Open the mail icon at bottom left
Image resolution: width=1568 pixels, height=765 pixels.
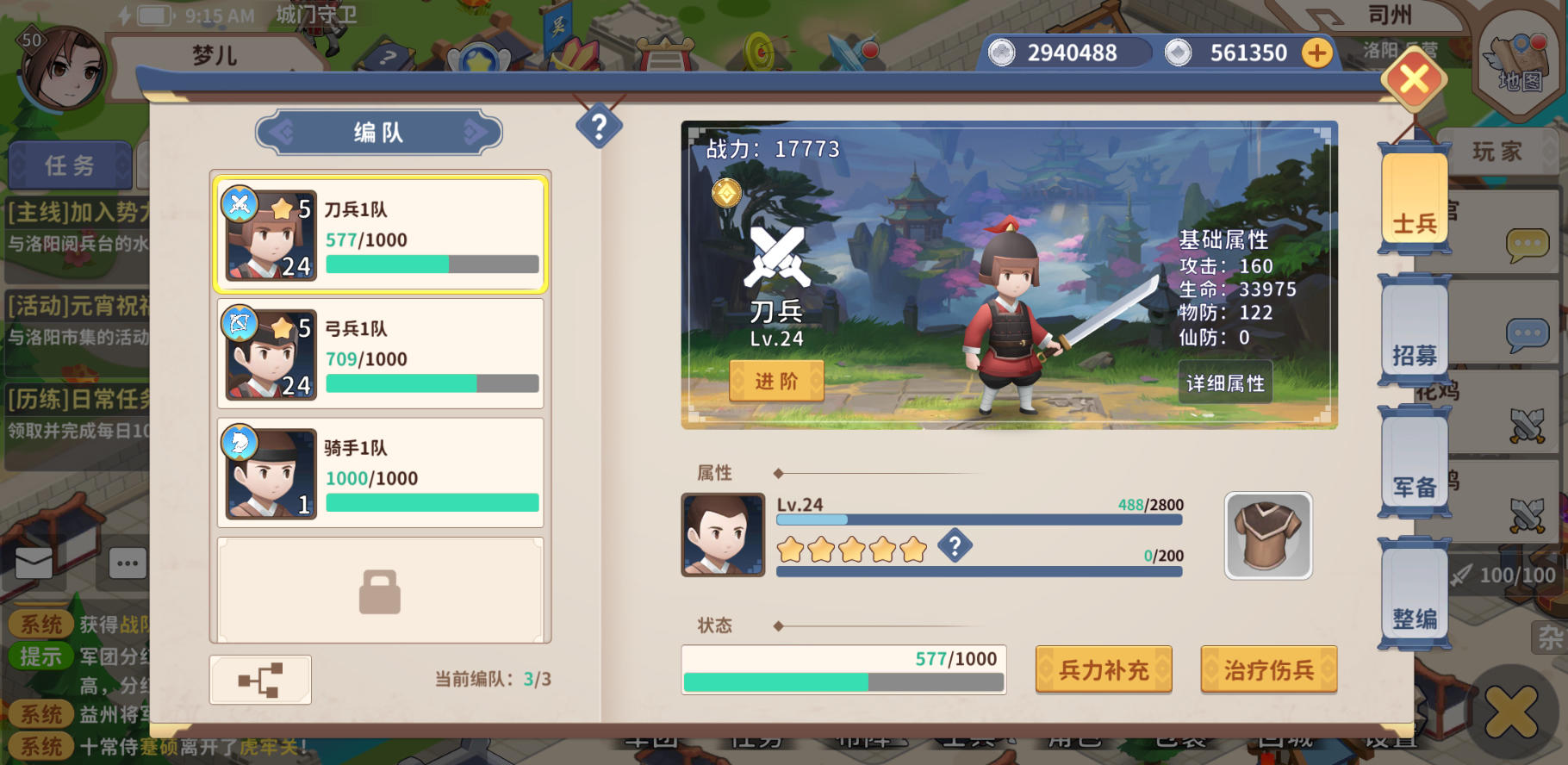point(33,562)
